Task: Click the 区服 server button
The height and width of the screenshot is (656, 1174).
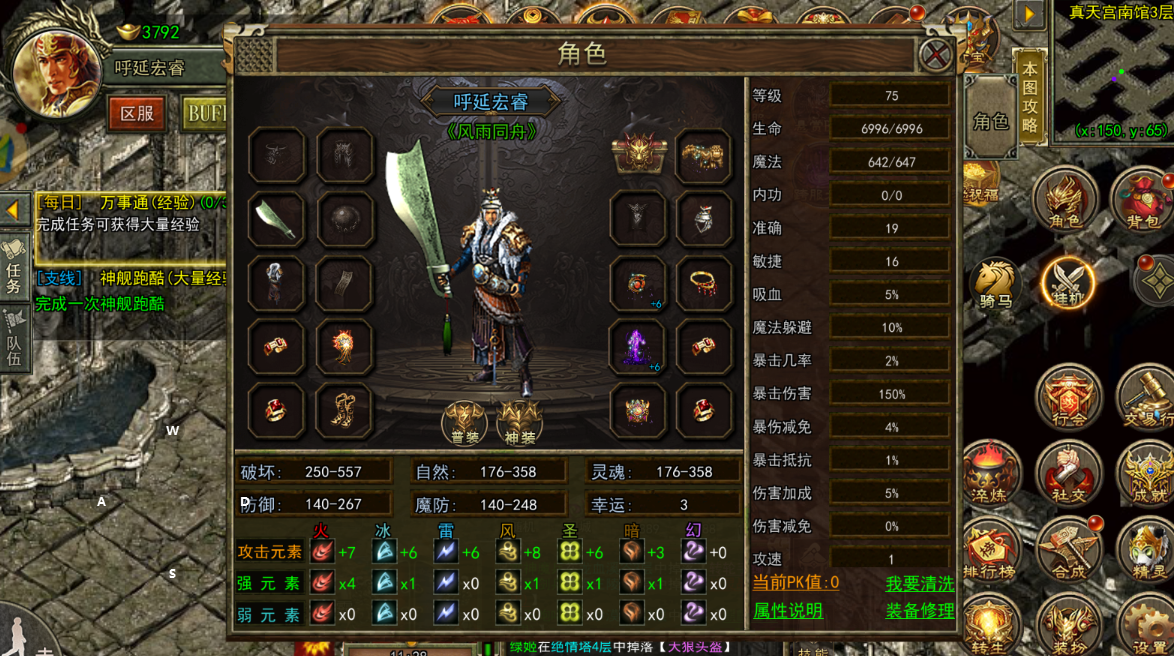Action: click(x=137, y=113)
